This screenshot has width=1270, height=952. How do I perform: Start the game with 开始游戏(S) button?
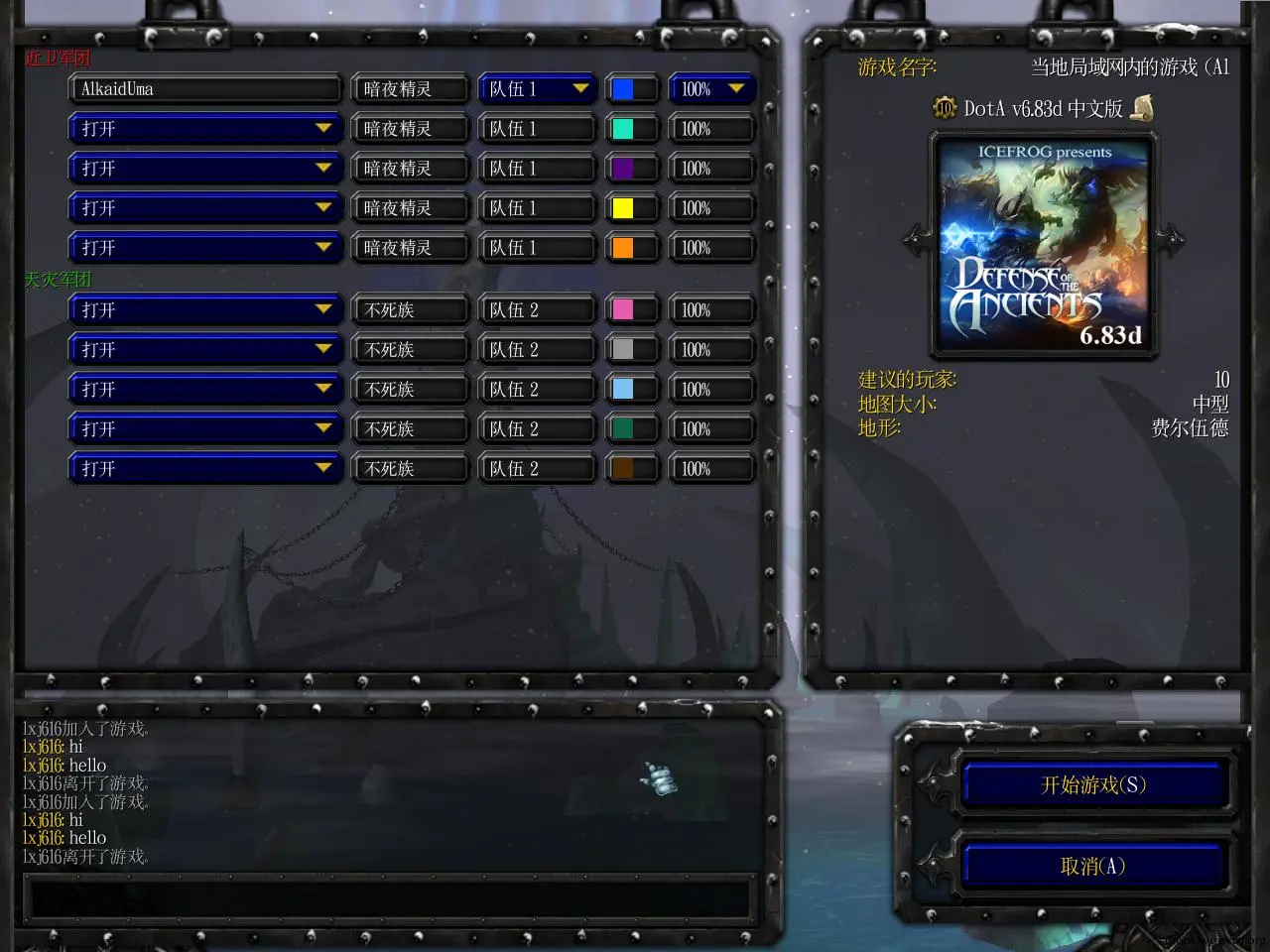click(1093, 785)
